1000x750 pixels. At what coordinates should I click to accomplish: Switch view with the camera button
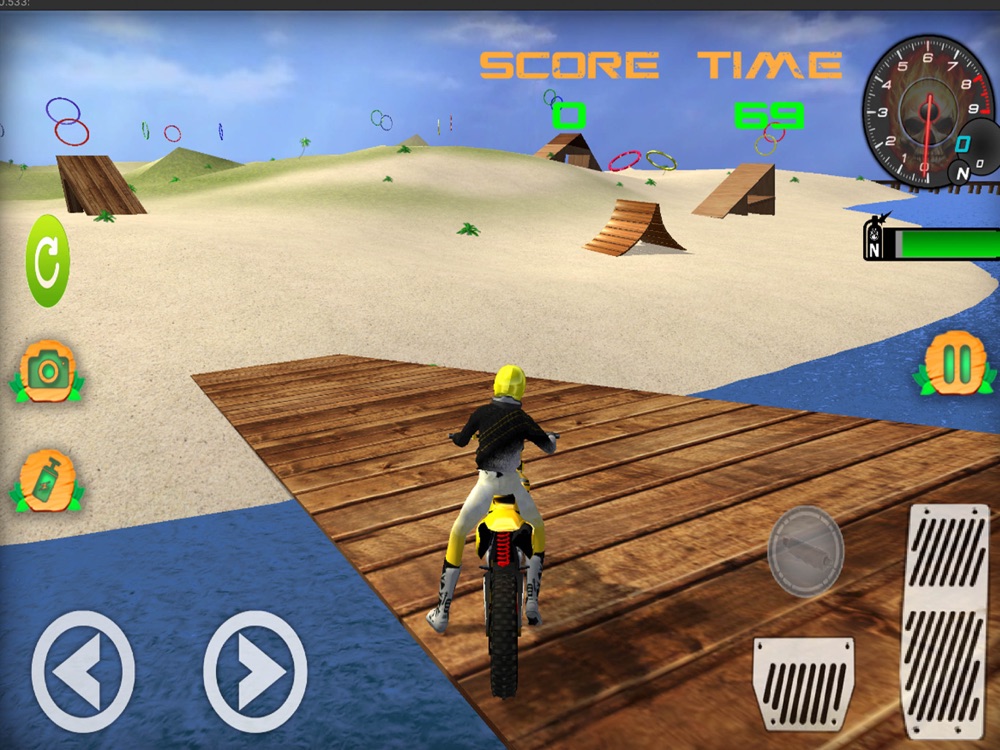47,372
